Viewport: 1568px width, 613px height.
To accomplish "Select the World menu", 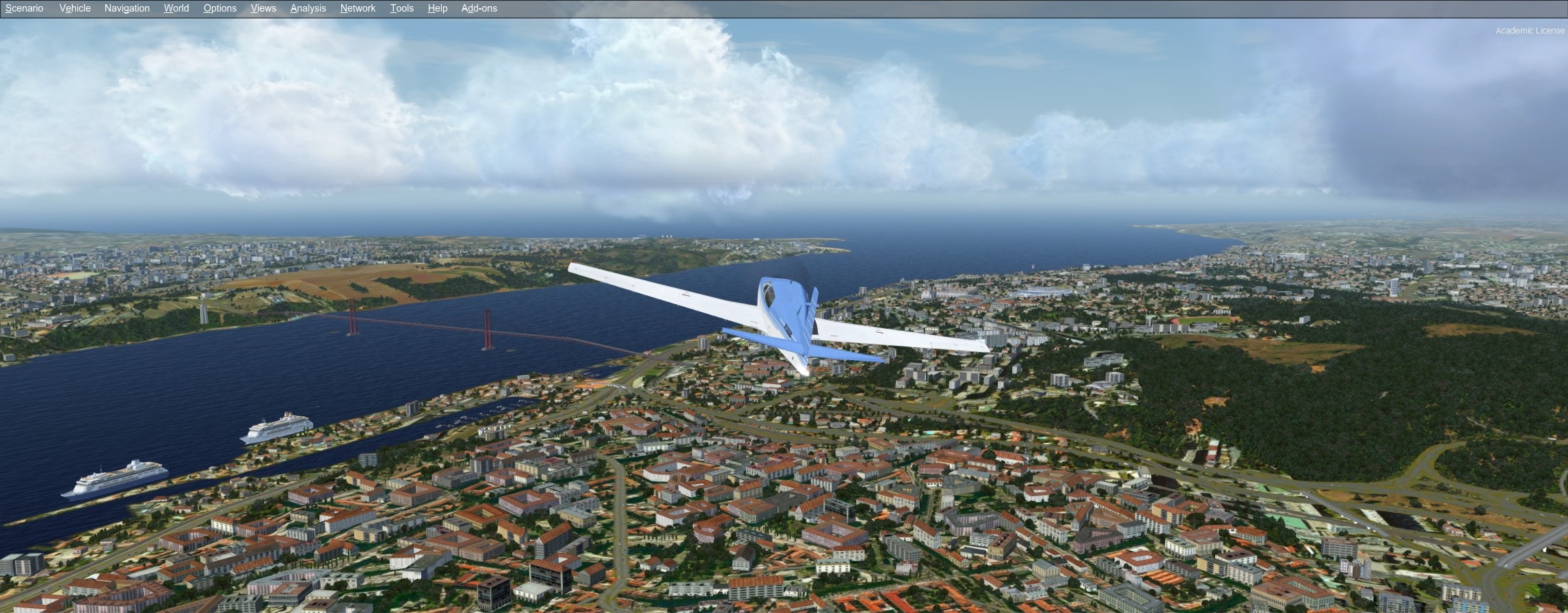I will 176,8.
